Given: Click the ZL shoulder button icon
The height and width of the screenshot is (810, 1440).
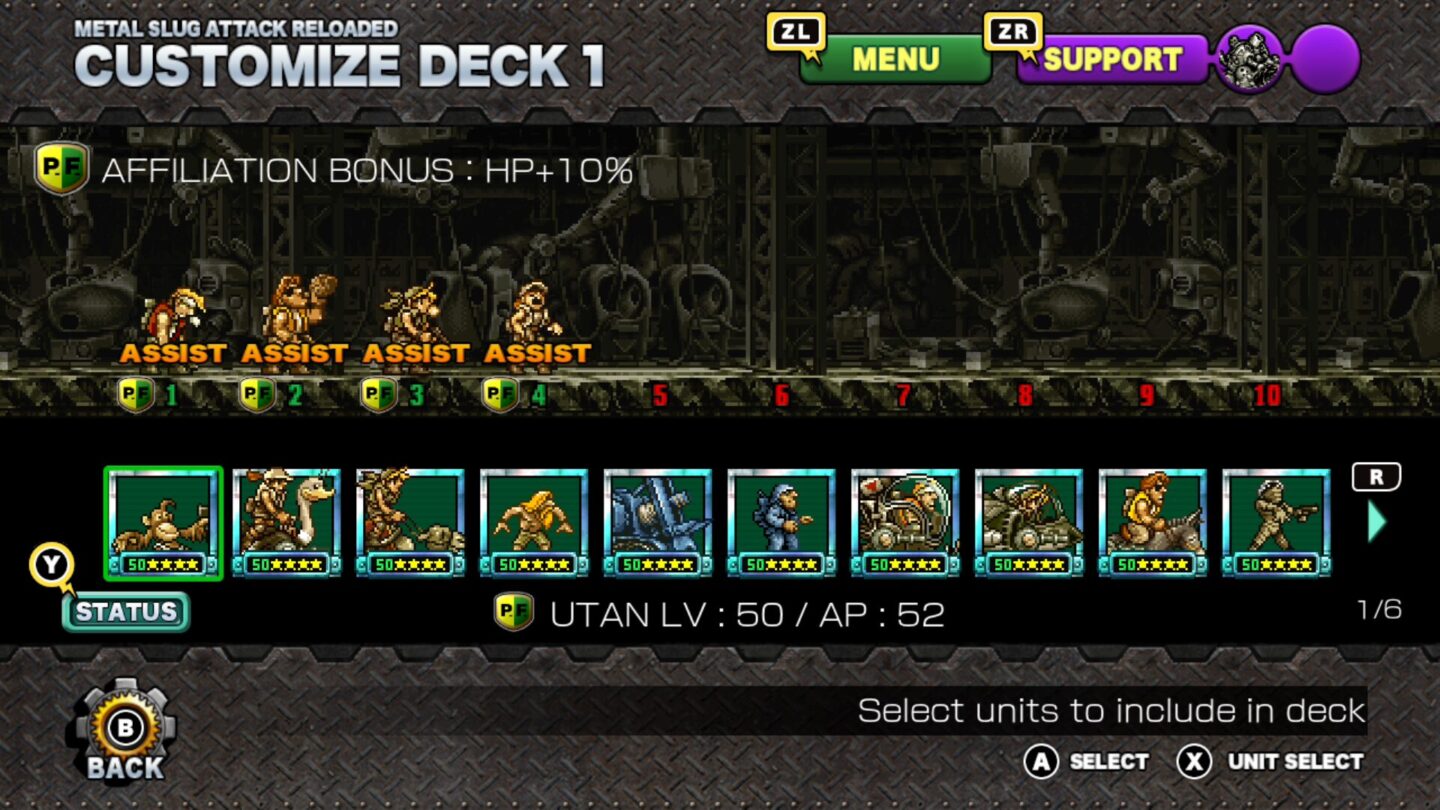Looking at the screenshot, I should (x=793, y=31).
